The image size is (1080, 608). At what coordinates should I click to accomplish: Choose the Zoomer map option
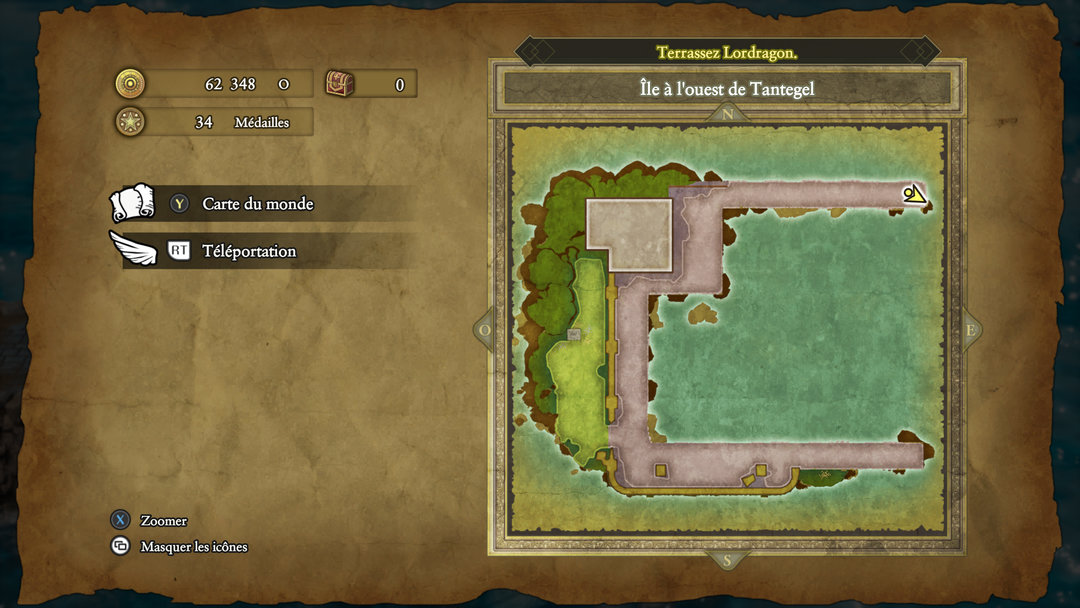[x=163, y=520]
